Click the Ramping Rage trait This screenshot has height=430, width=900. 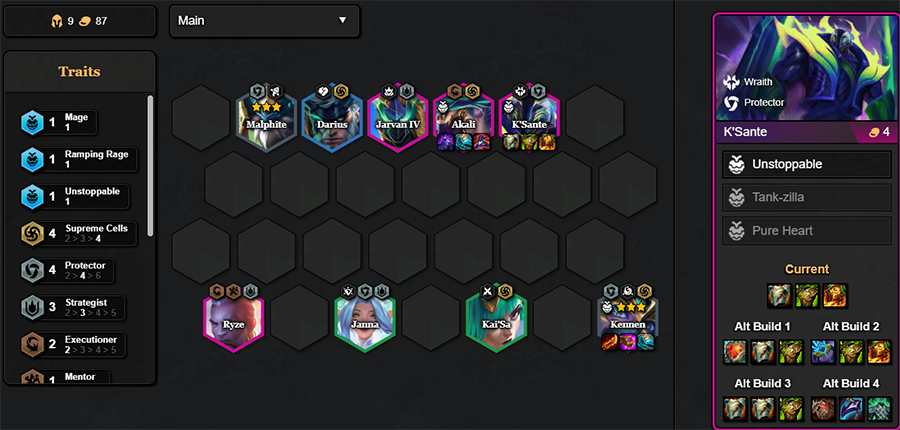point(78,159)
